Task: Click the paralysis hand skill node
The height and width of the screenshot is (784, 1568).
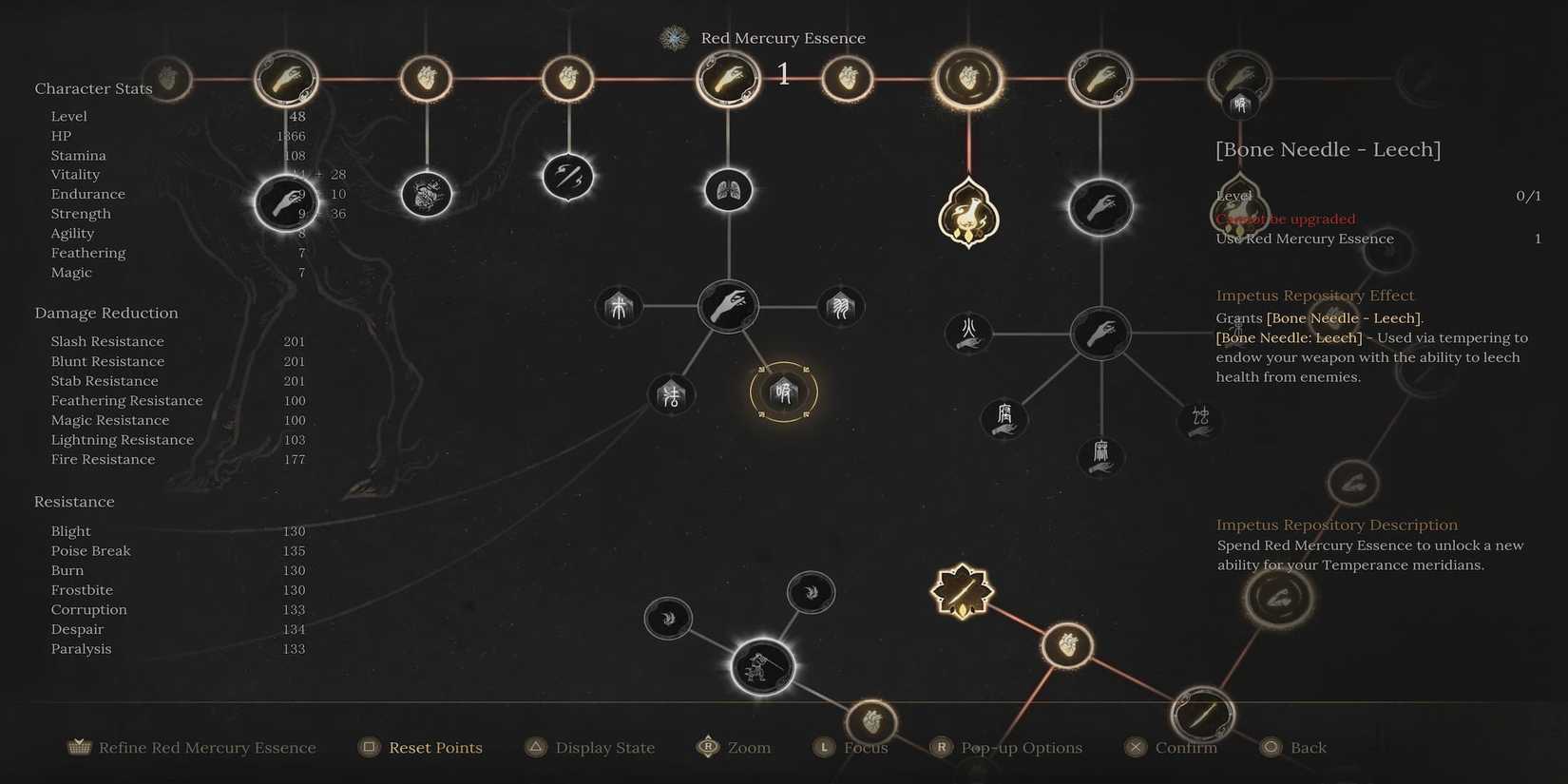Action: tap(1099, 456)
